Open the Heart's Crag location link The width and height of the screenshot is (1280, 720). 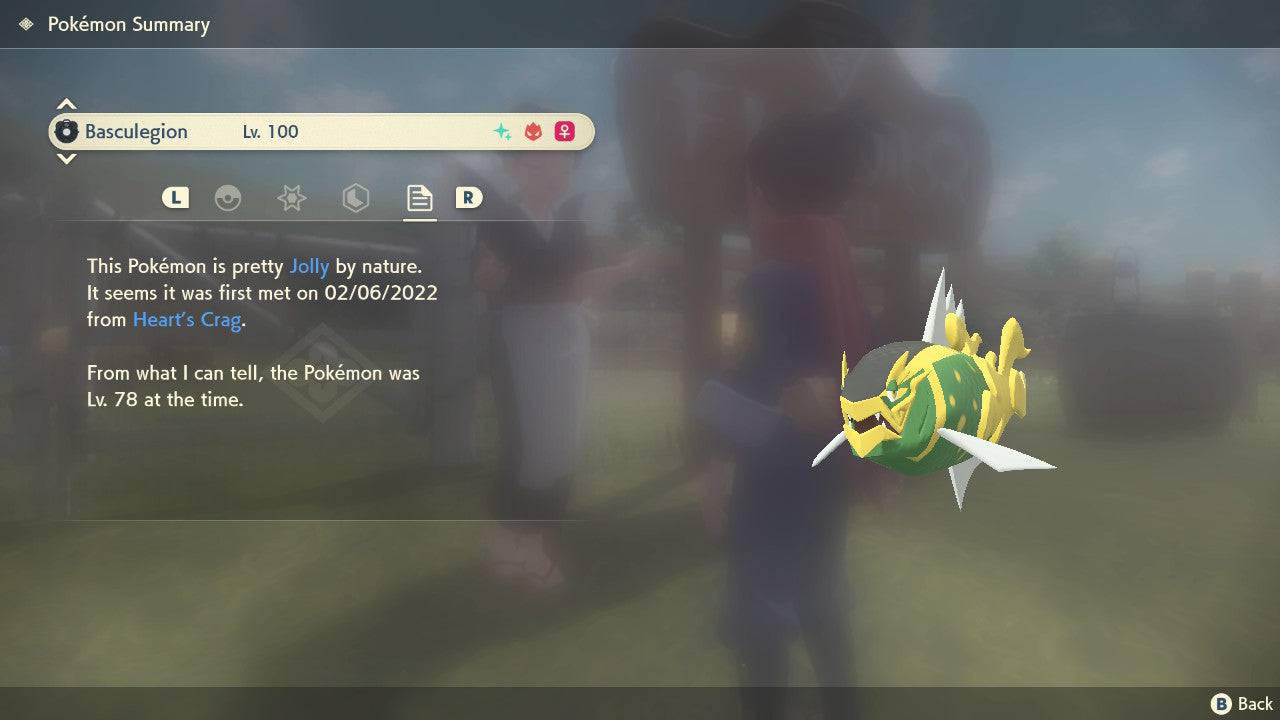pyautogui.click(x=187, y=319)
